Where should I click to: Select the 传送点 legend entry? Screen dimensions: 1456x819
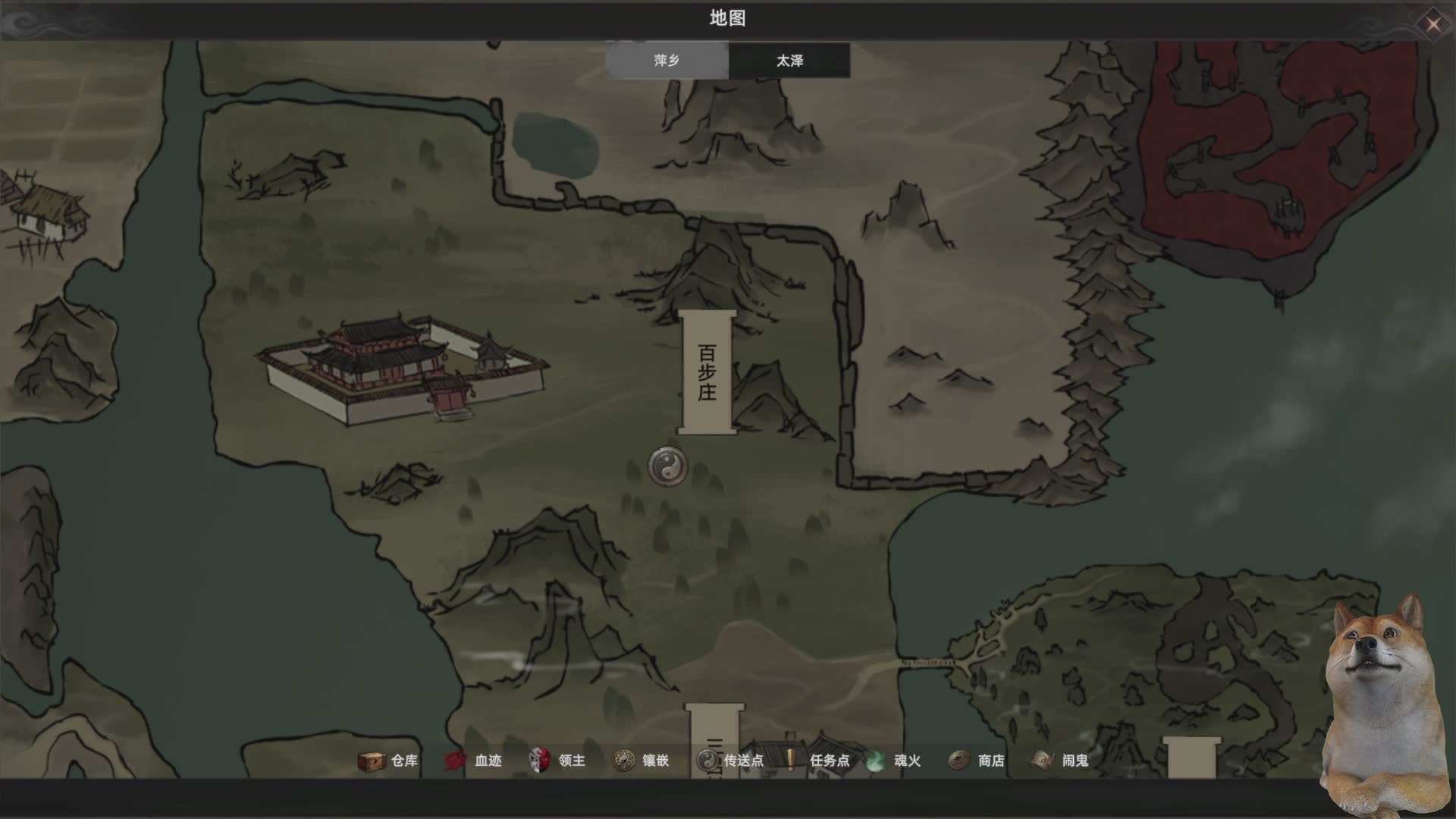[x=730, y=761]
